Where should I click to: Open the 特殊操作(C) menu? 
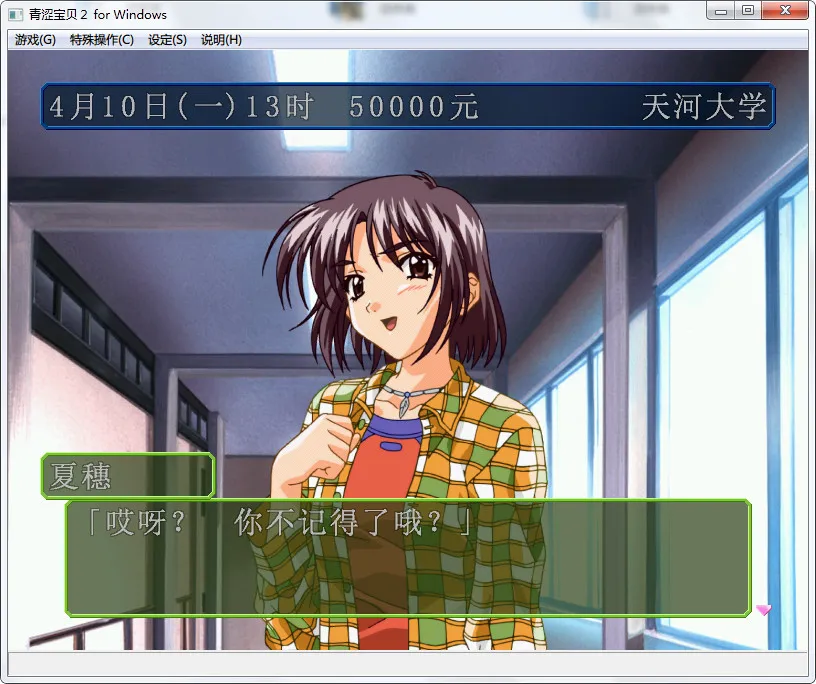tap(101, 40)
